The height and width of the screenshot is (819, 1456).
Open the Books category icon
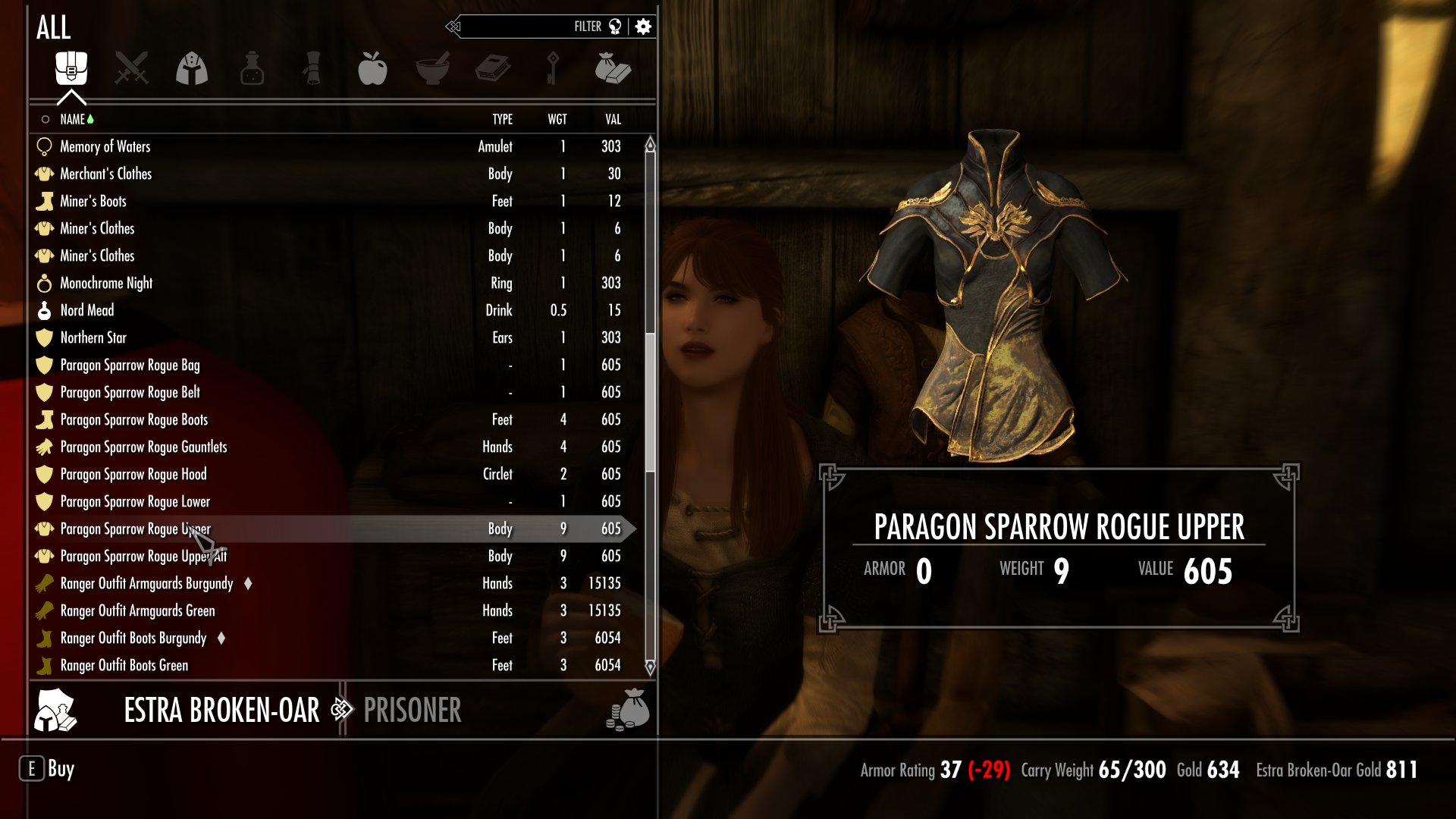point(493,68)
